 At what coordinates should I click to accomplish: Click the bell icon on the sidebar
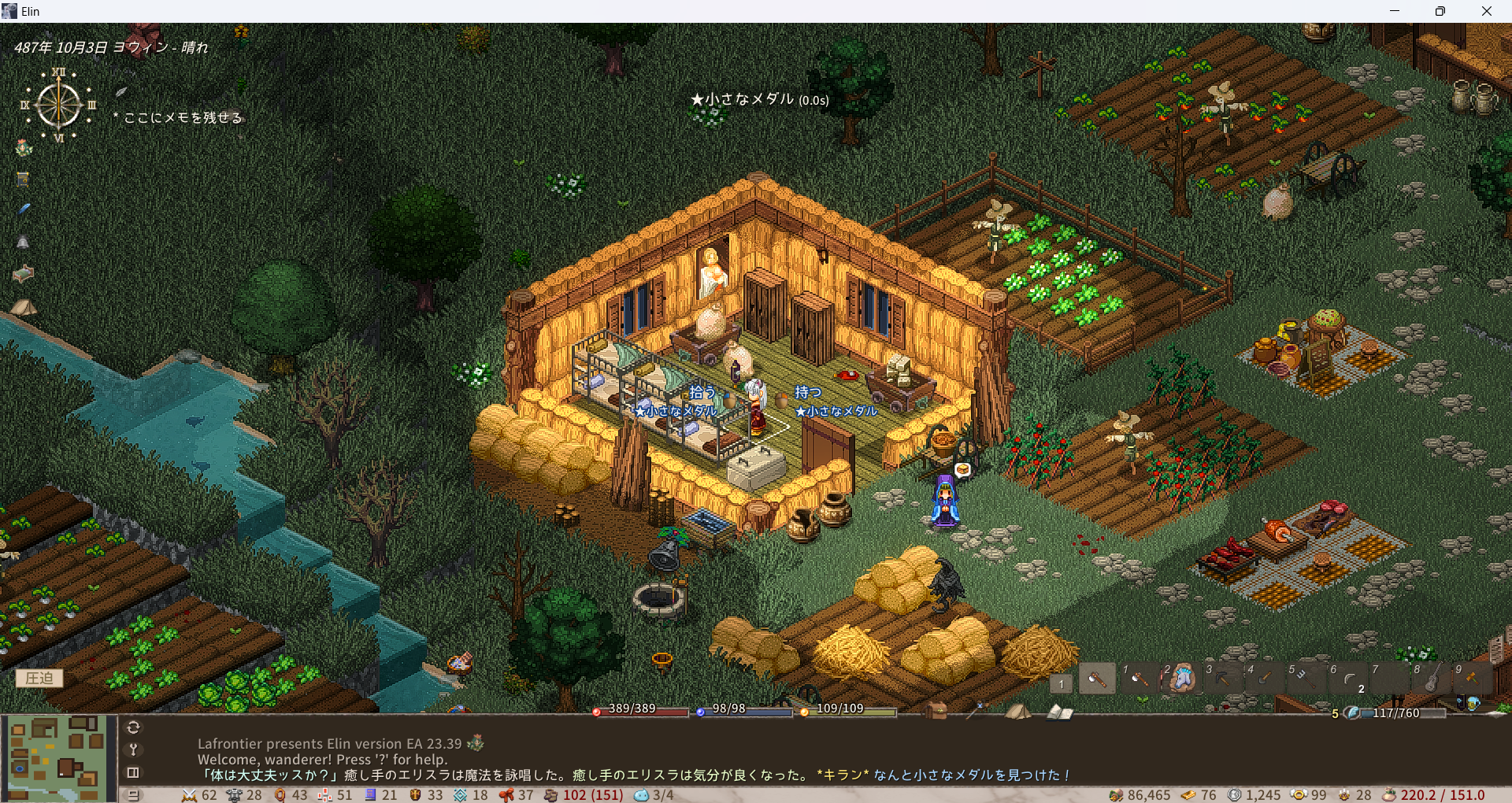coord(23,242)
